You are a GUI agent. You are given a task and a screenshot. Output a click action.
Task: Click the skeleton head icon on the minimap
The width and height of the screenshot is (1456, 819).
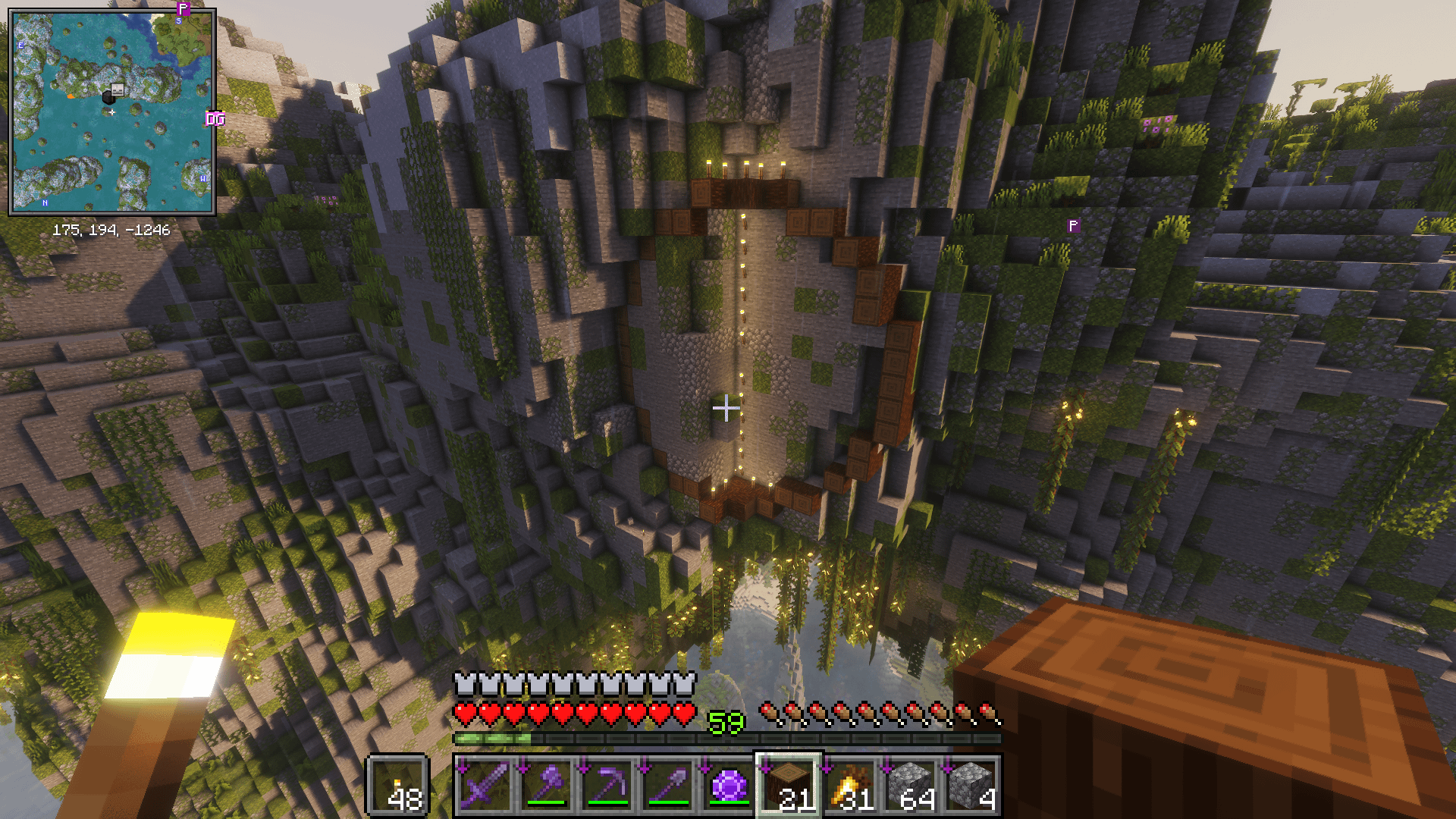coord(118,89)
